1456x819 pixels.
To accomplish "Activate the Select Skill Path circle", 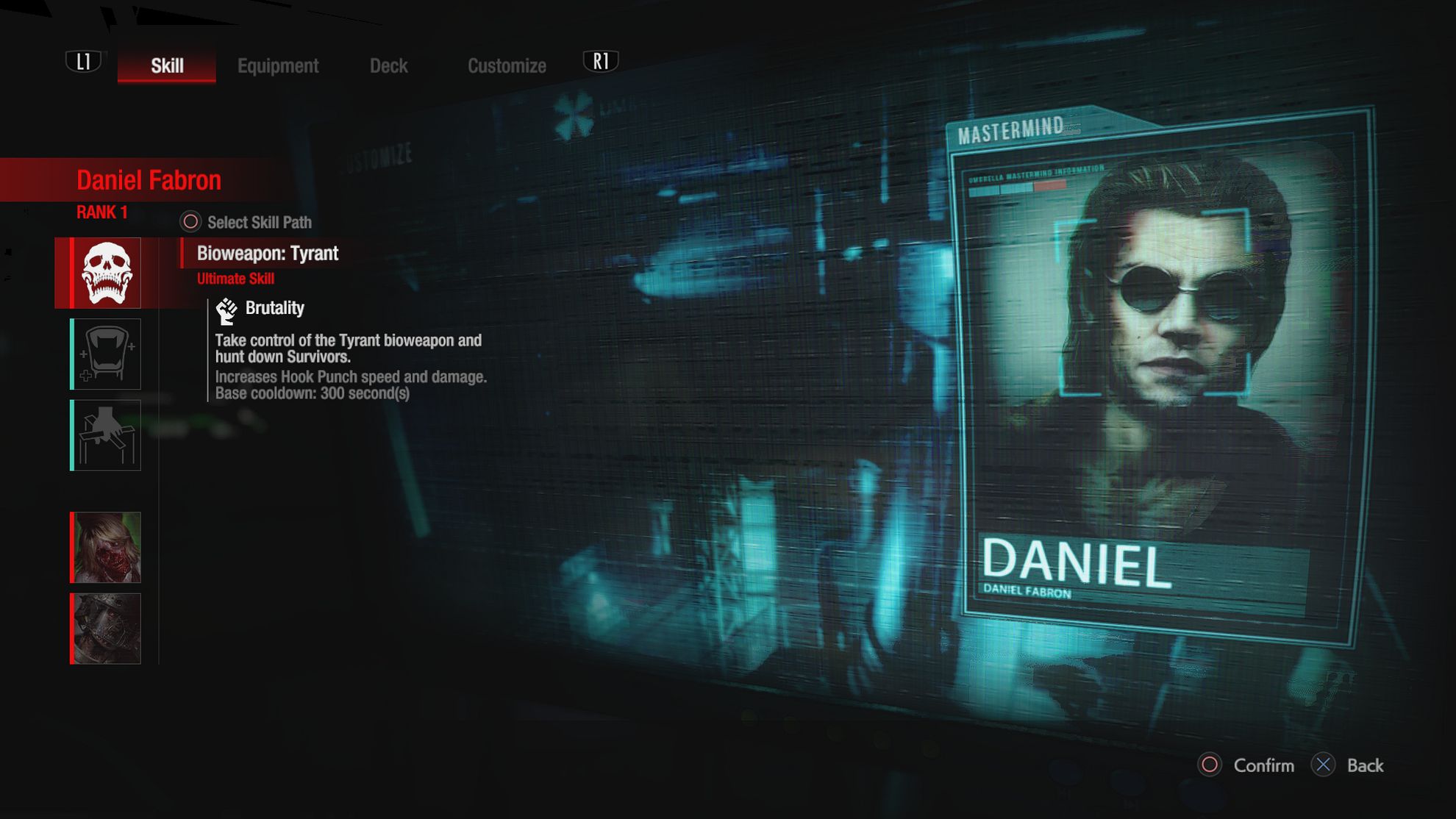I will 191,221.
